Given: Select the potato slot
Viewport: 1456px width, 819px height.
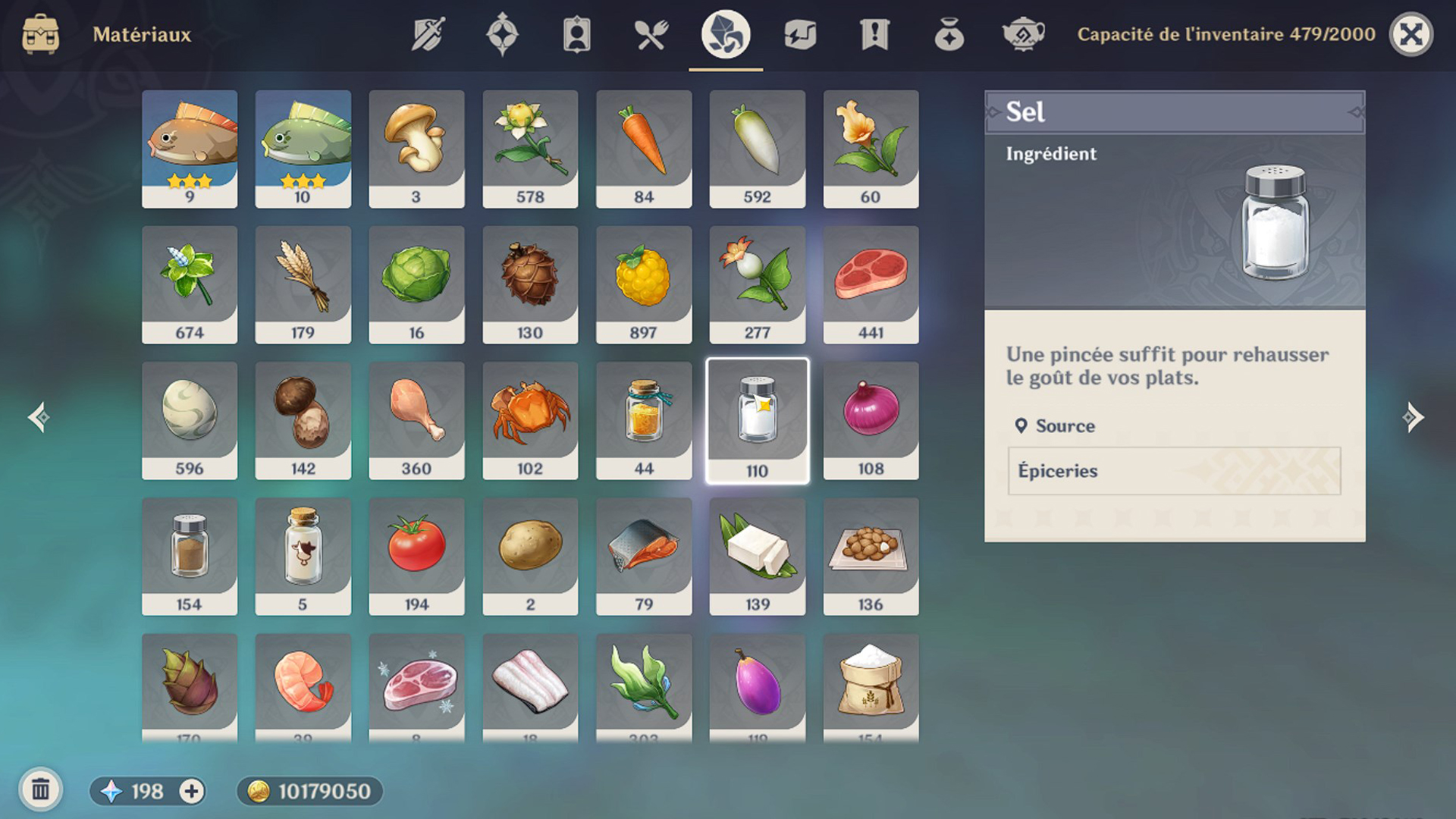Looking at the screenshot, I should [530, 556].
